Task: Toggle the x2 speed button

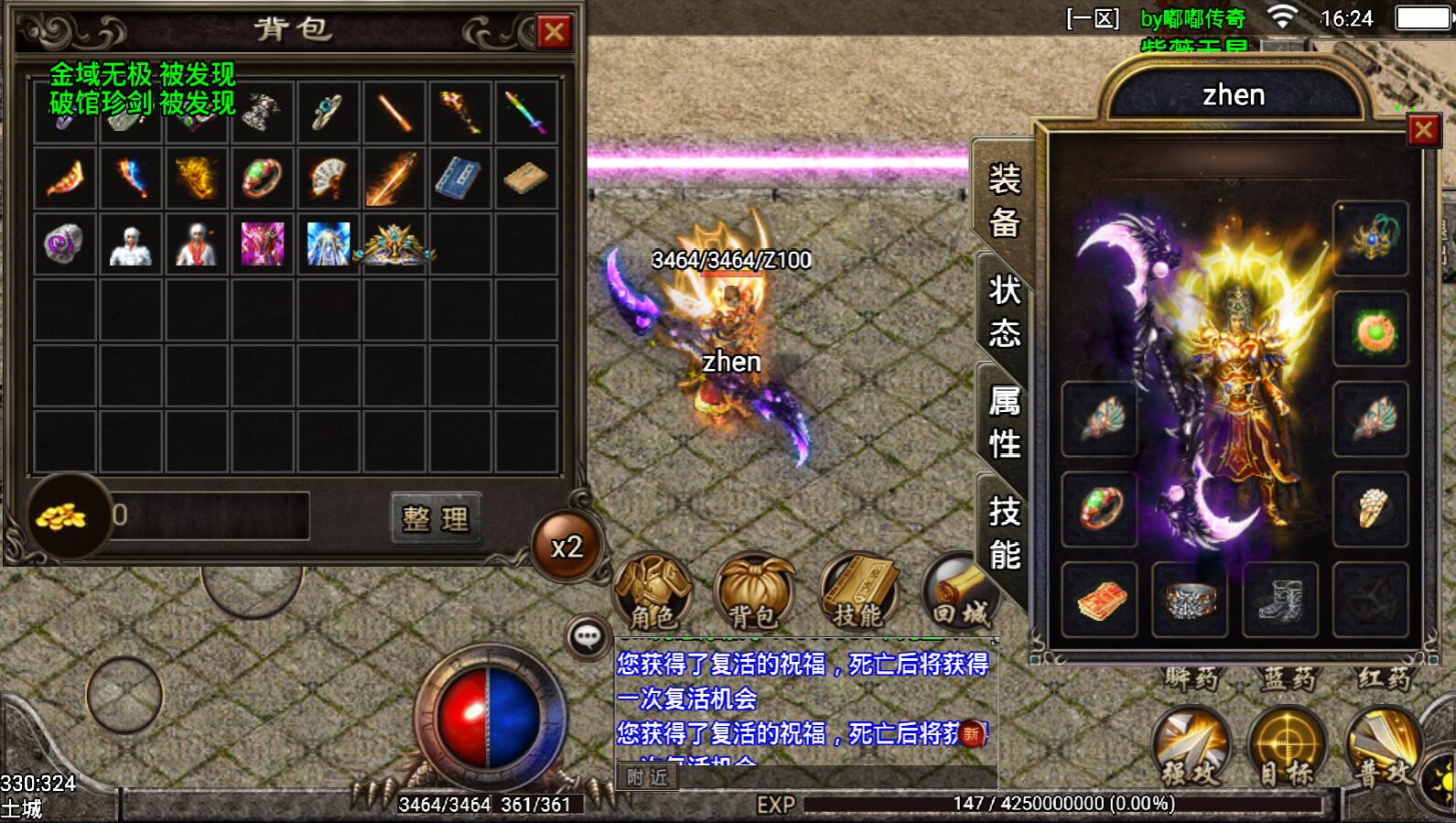Action: pyautogui.click(x=566, y=547)
